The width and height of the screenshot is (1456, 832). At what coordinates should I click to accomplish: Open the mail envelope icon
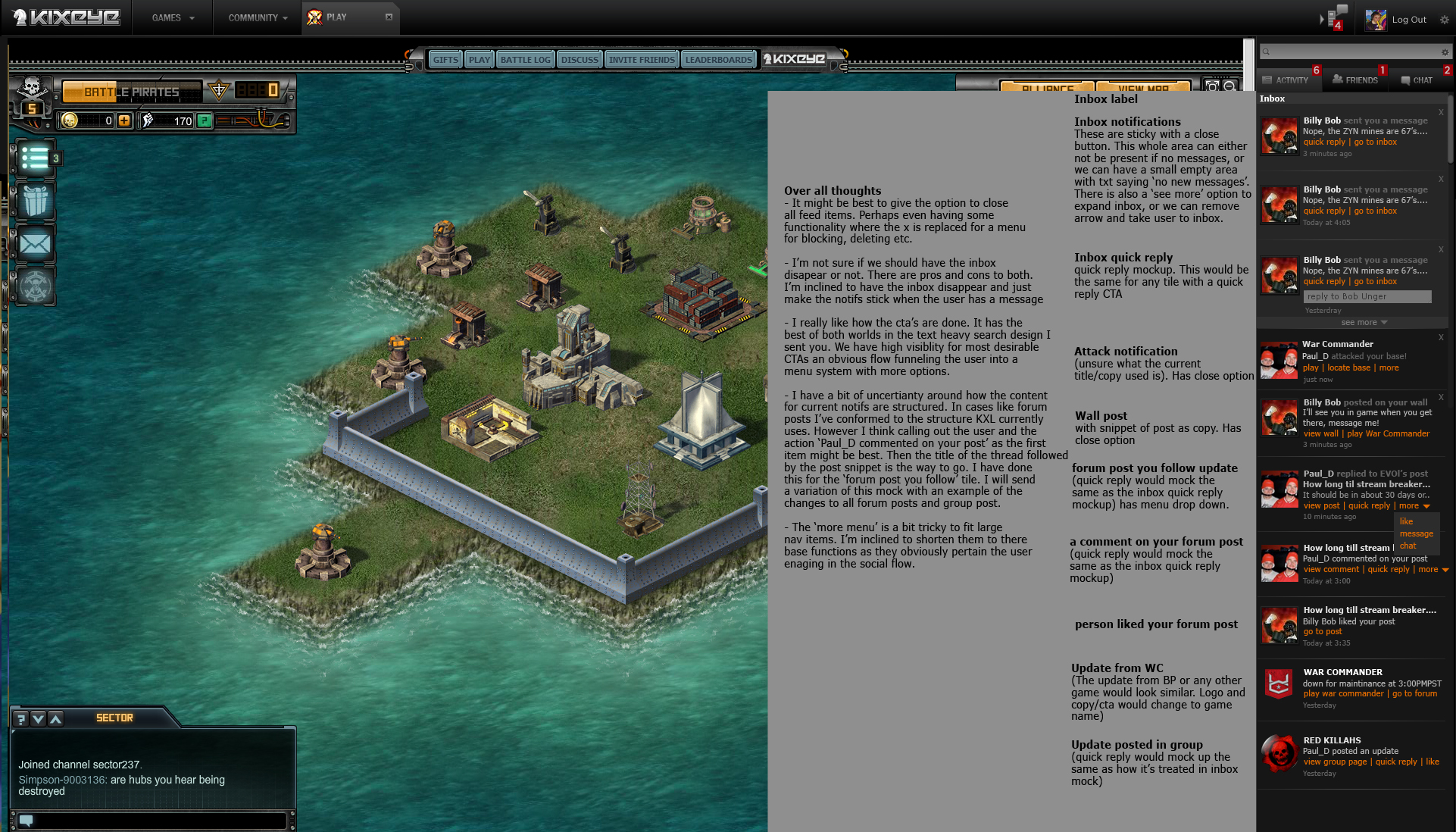[36, 244]
